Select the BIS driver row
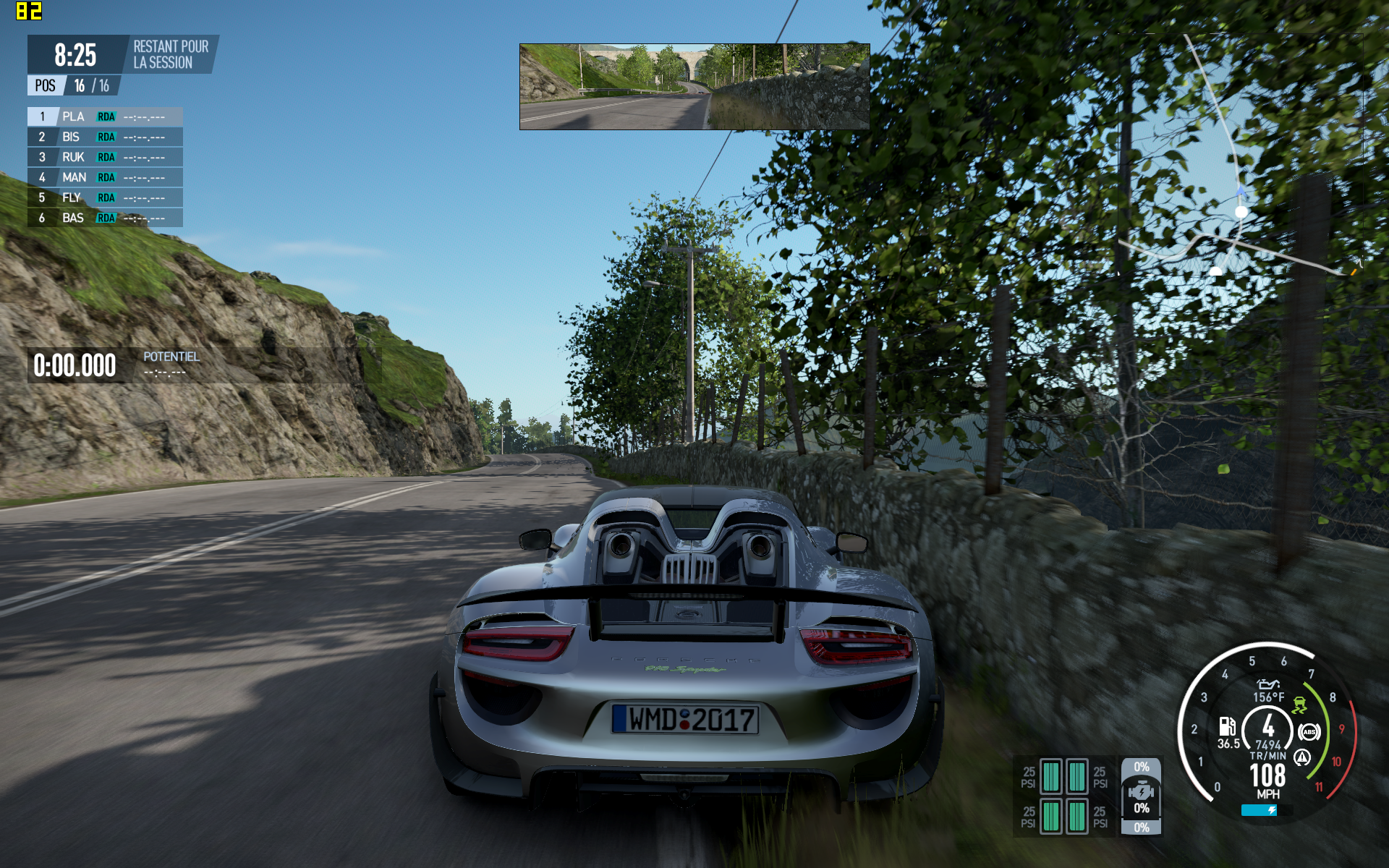Viewport: 1389px width, 868px height. [x=105, y=137]
